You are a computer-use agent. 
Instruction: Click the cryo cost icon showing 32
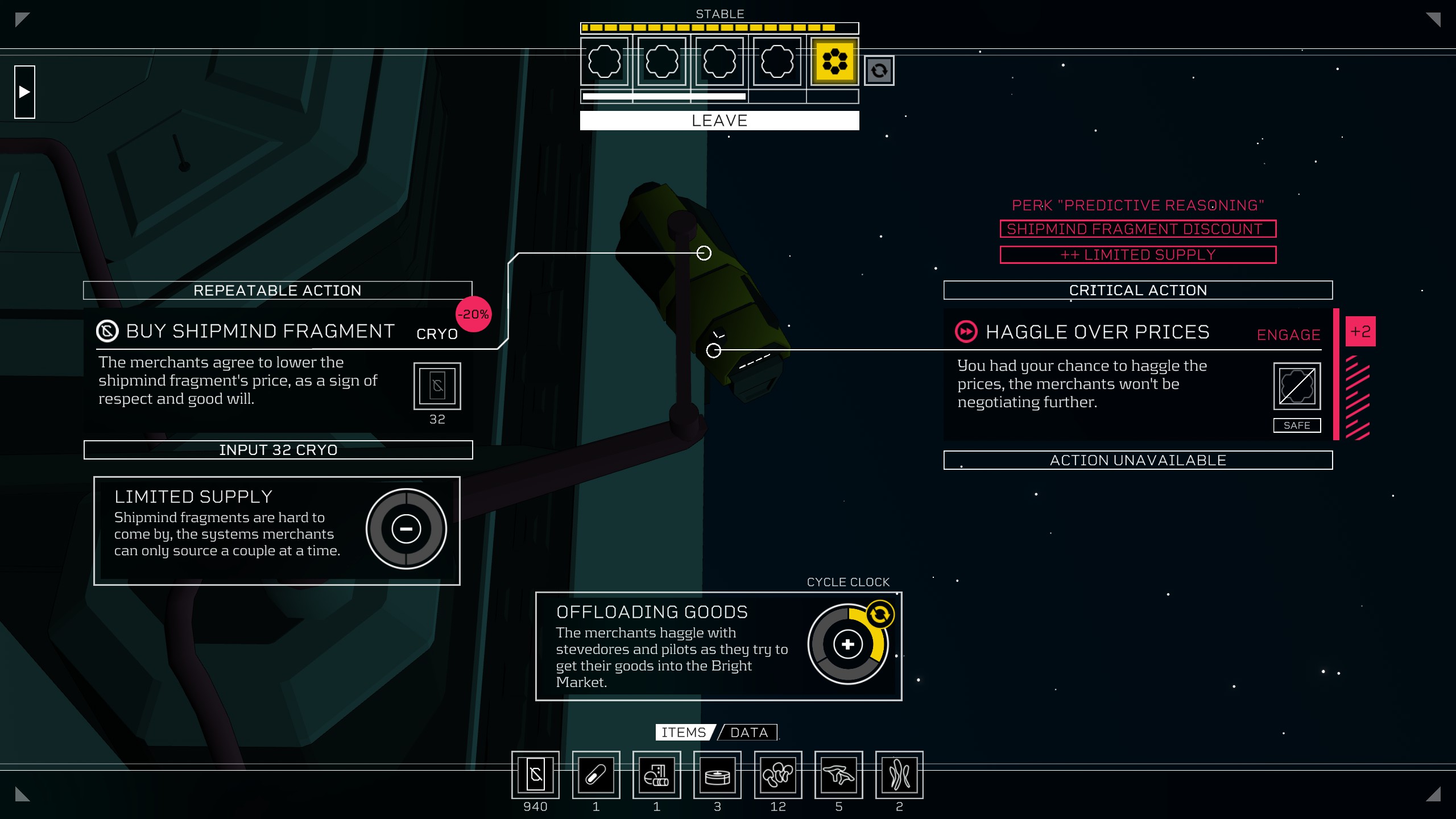pyautogui.click(x=437, y=386)
